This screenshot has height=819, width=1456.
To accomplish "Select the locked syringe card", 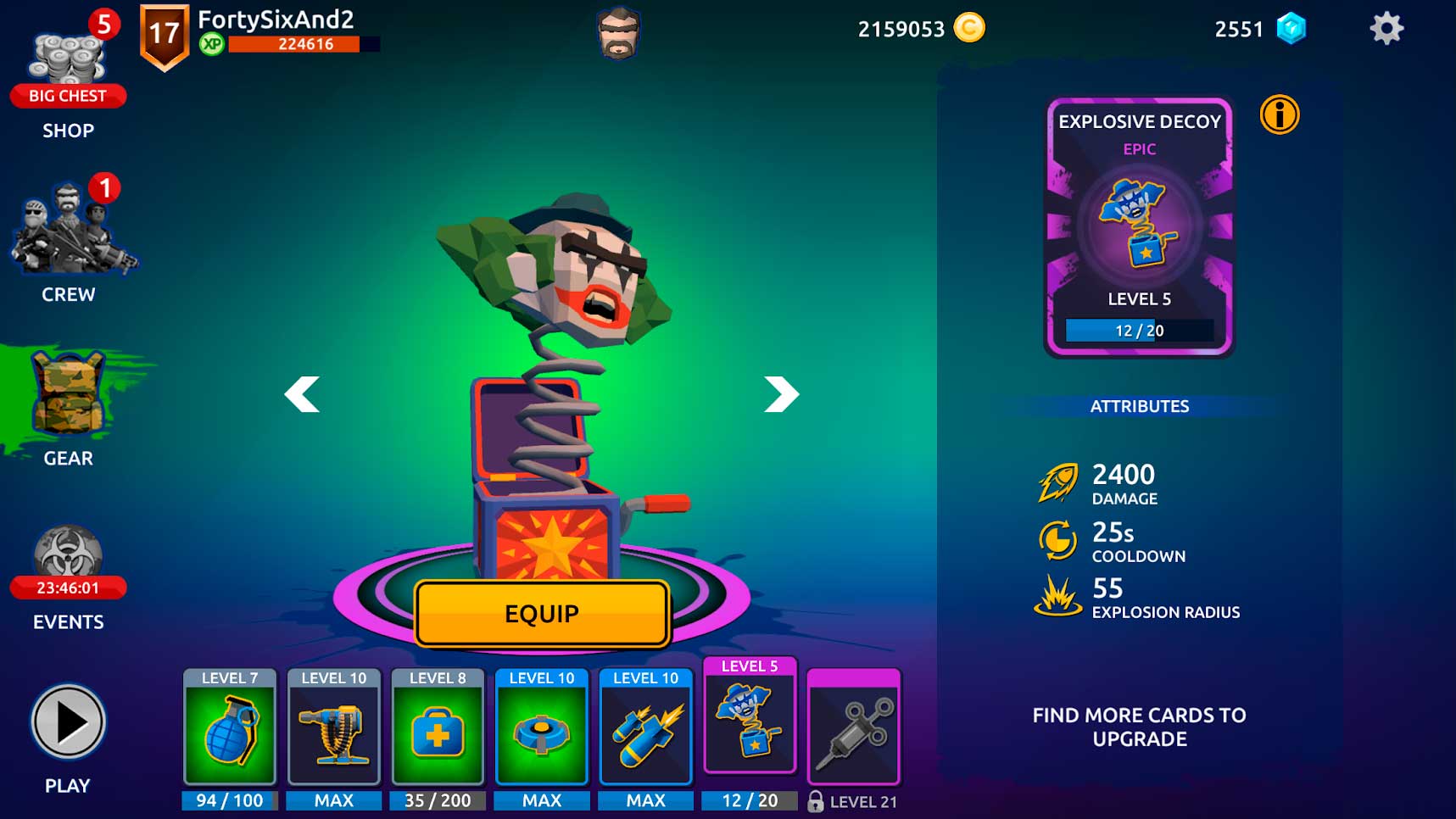I will coord(853,729).
